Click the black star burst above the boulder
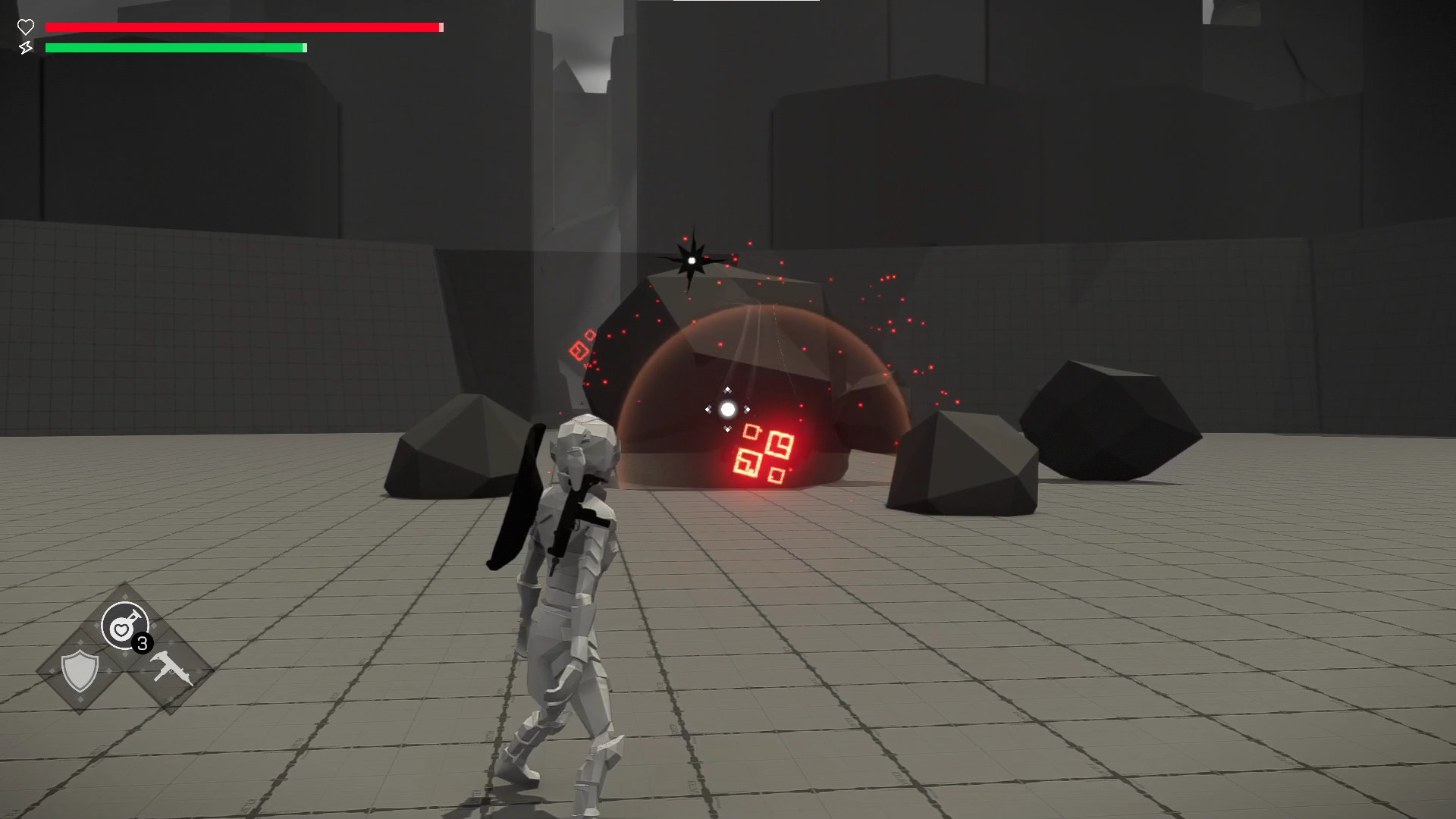The height and width of the screenshot is (819, 1456). tap(692, 260)
